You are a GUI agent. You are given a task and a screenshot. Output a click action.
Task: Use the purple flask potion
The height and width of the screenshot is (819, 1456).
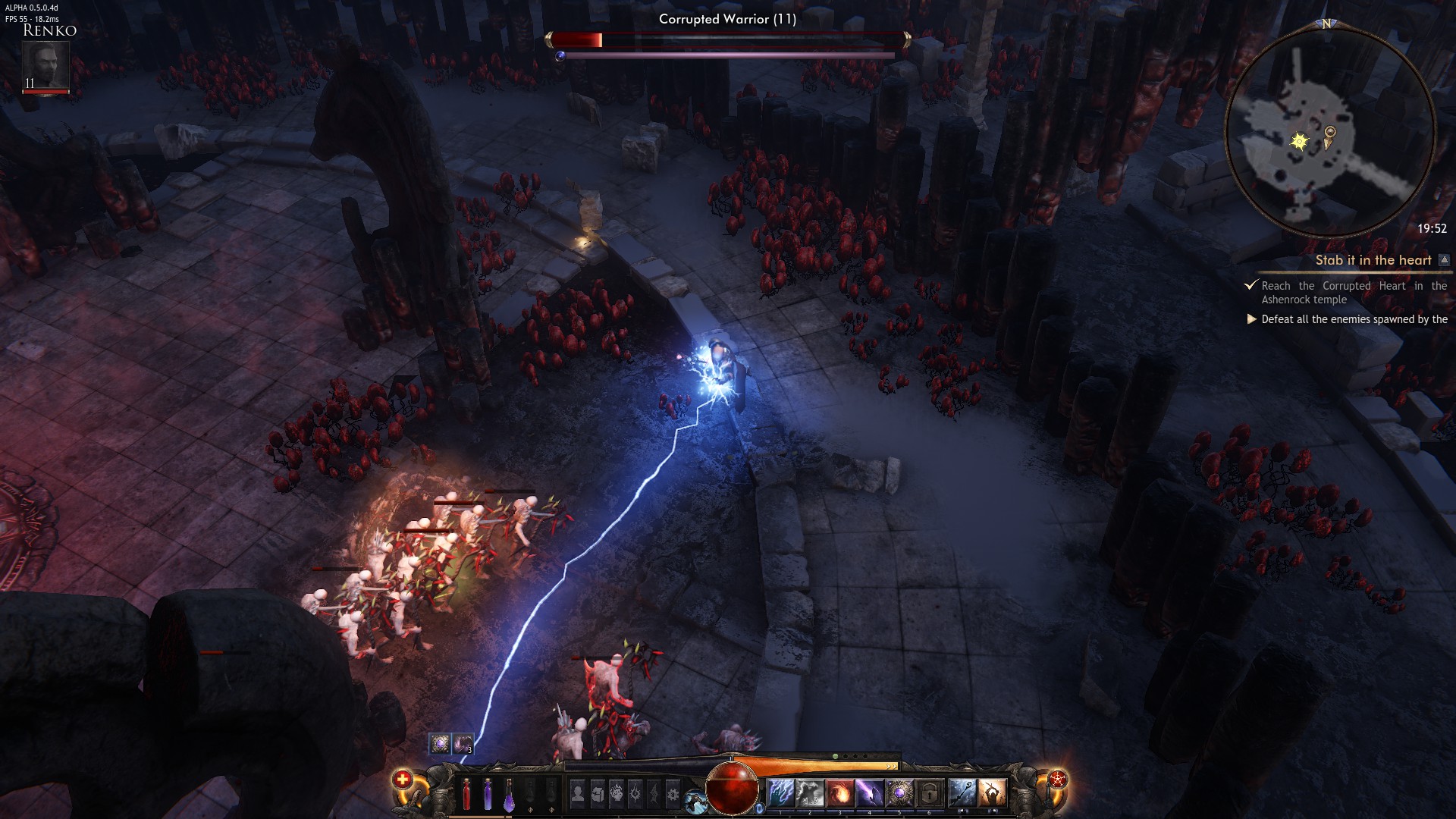click(x=509, y=794)
